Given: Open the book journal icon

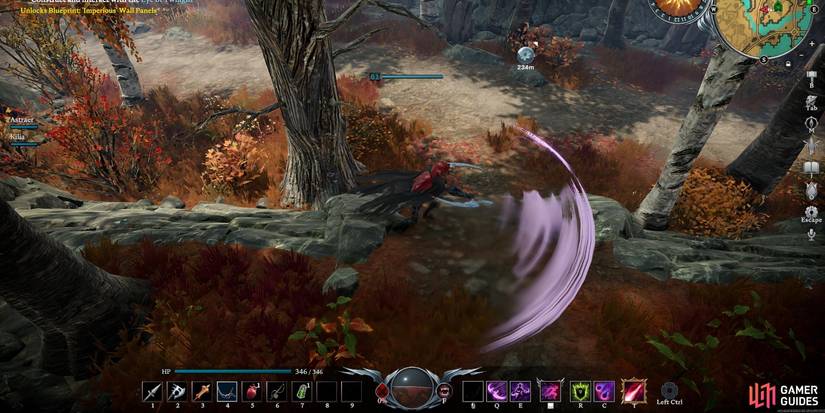Looking at the screenshot, I should pos(811,169).
